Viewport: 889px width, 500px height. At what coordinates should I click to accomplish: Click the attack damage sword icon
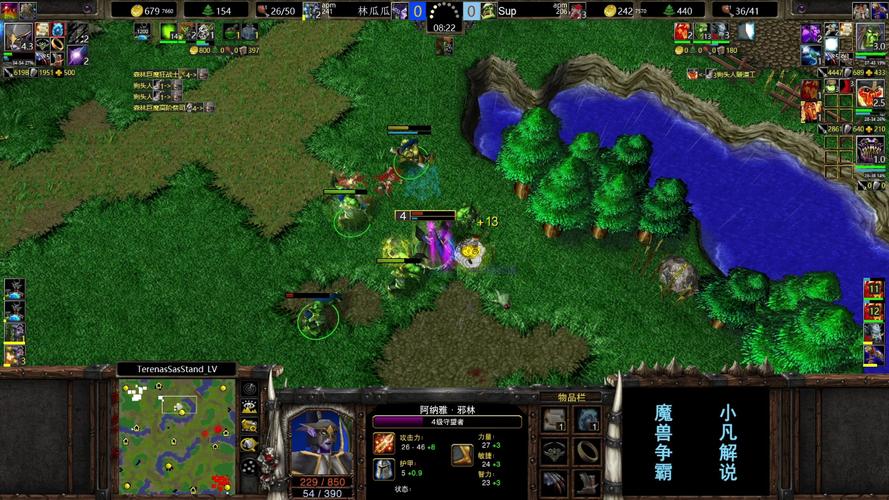[383, 442]
